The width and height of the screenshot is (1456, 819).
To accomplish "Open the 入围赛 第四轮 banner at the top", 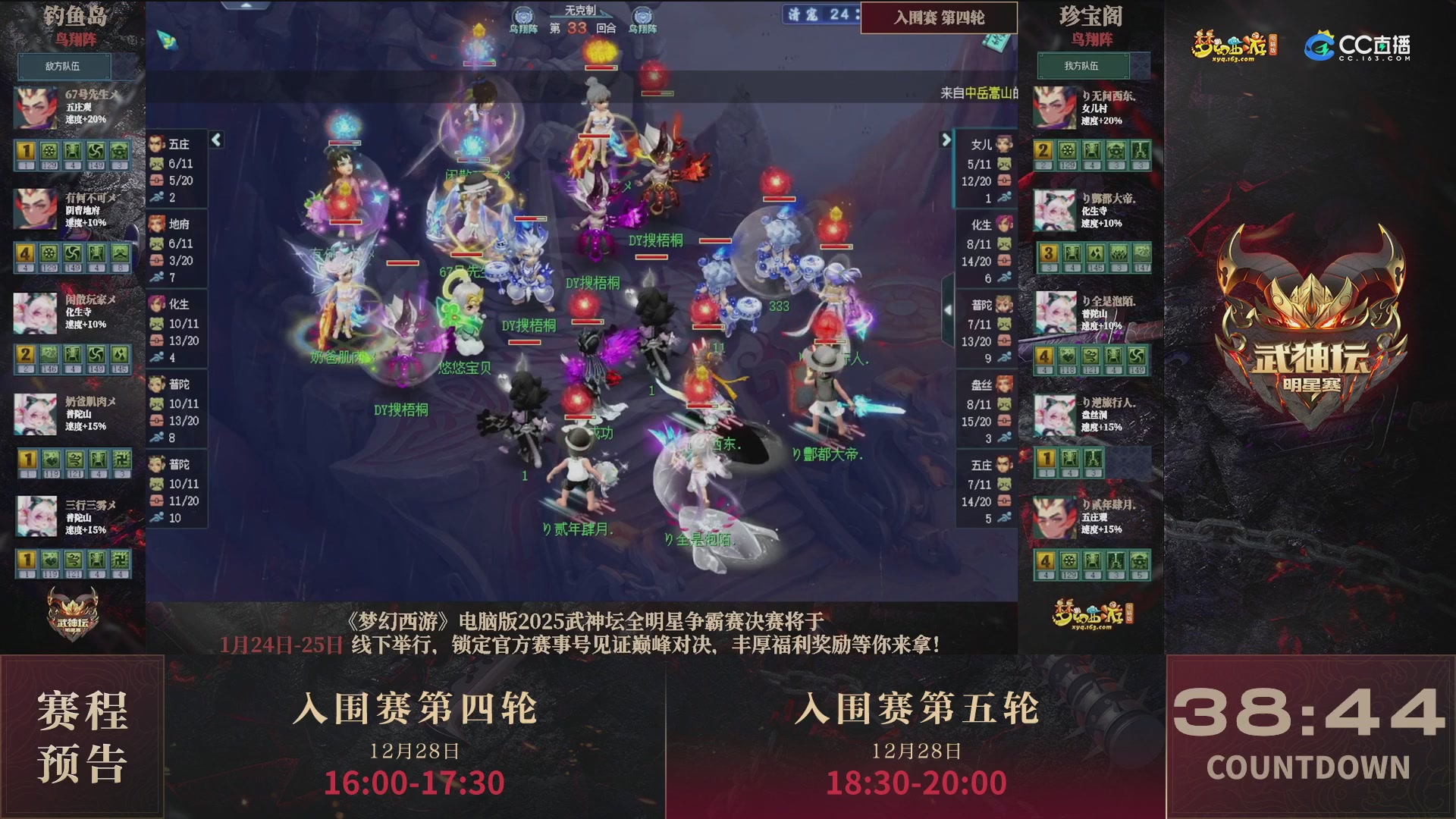I will pos(938,18).
